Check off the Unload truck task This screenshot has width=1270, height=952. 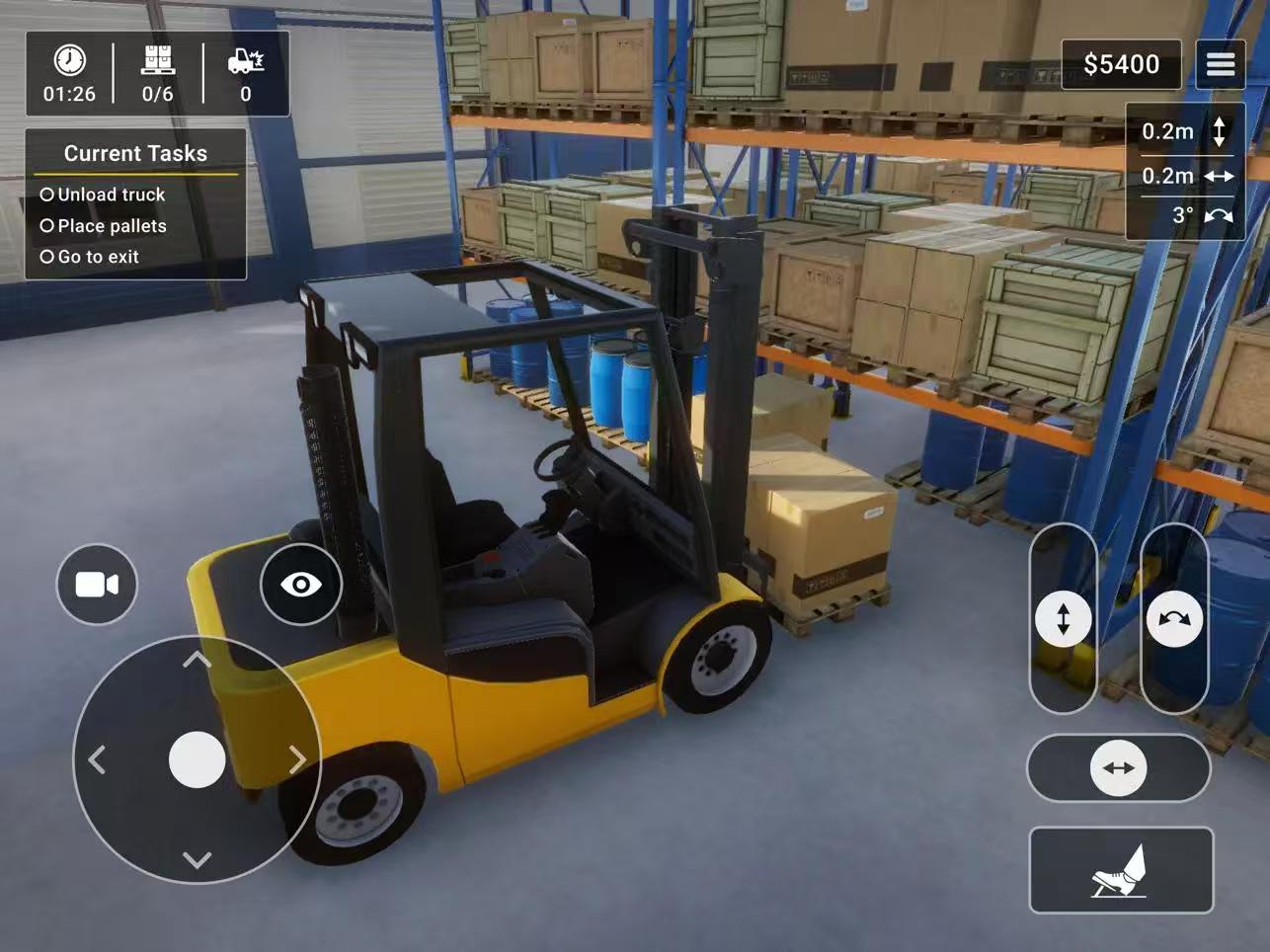[x=46, y=195]
